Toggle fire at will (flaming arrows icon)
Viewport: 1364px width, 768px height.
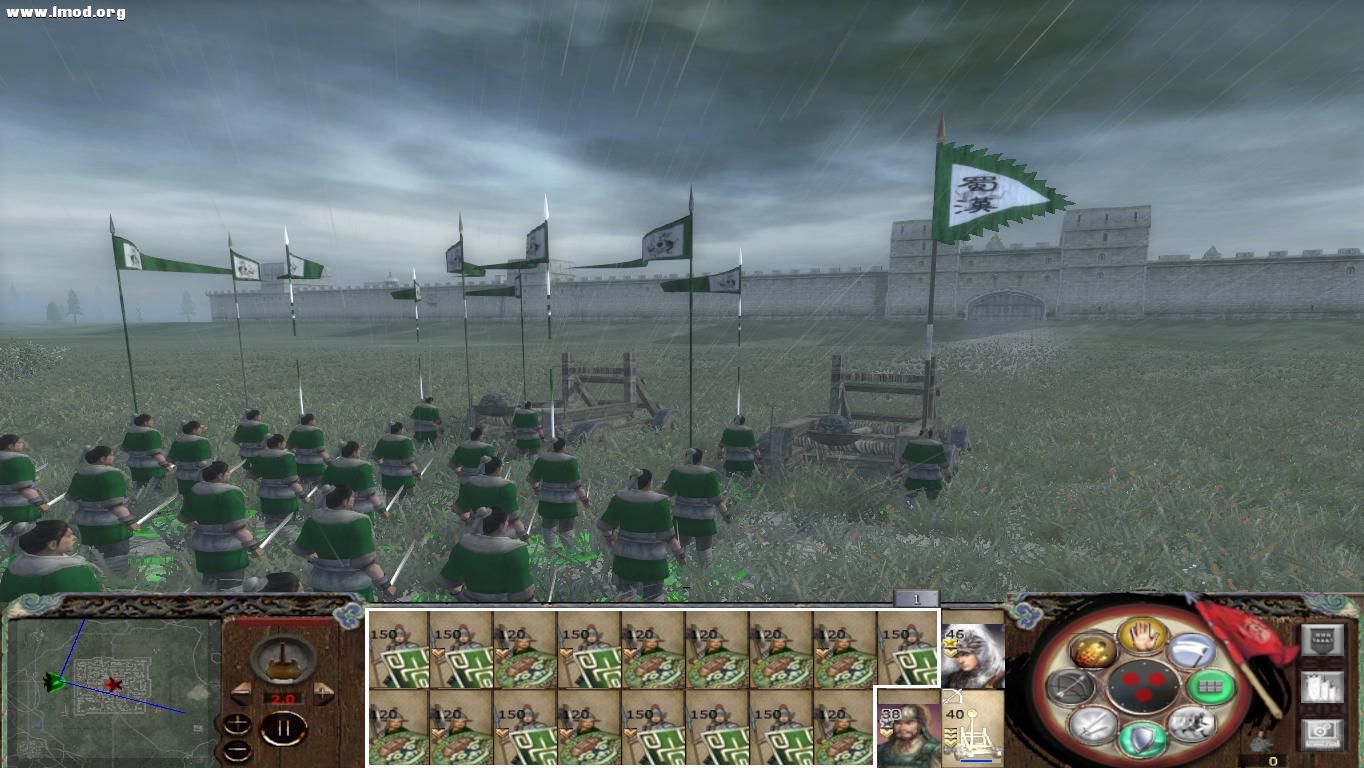[x=1092, y=651]
